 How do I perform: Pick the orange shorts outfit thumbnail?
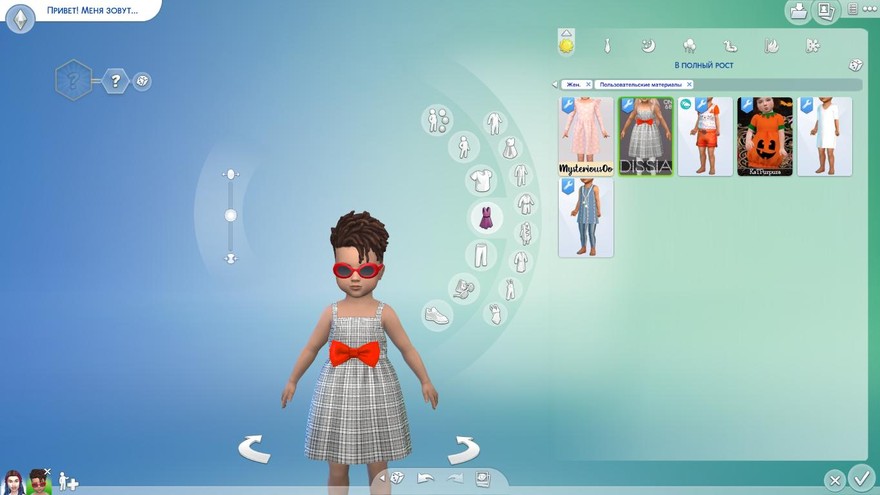click(705, 135)
